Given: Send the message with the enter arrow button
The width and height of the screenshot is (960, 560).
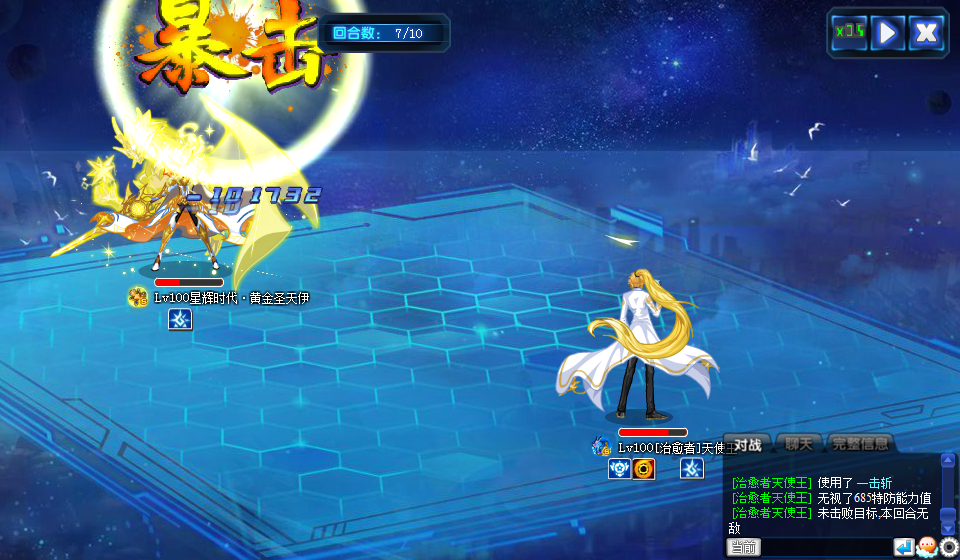Looking at the screenshot, I should [904, 547].
